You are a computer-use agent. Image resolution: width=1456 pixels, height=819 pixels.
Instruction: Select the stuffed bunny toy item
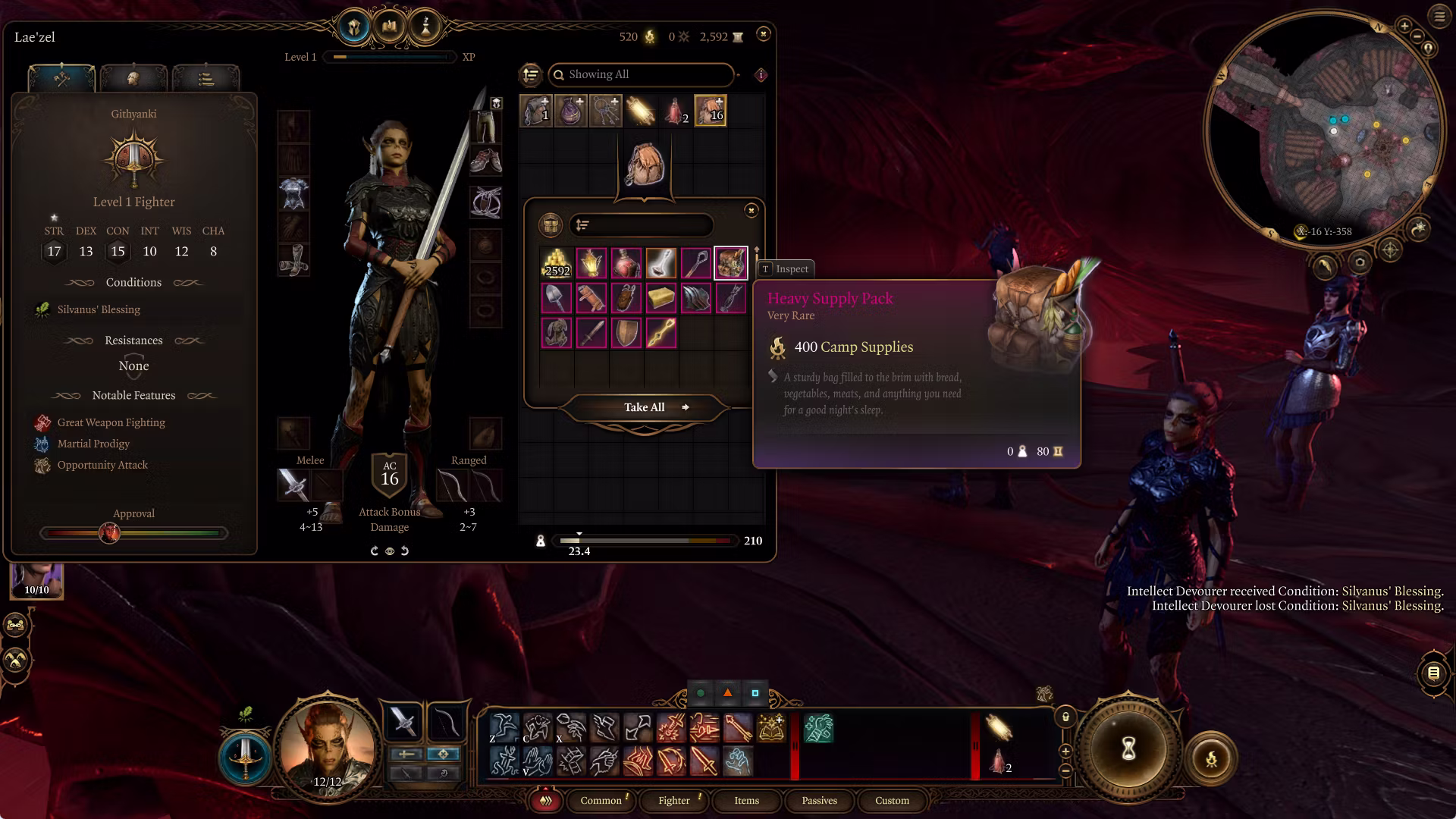(x=557, y=333)
